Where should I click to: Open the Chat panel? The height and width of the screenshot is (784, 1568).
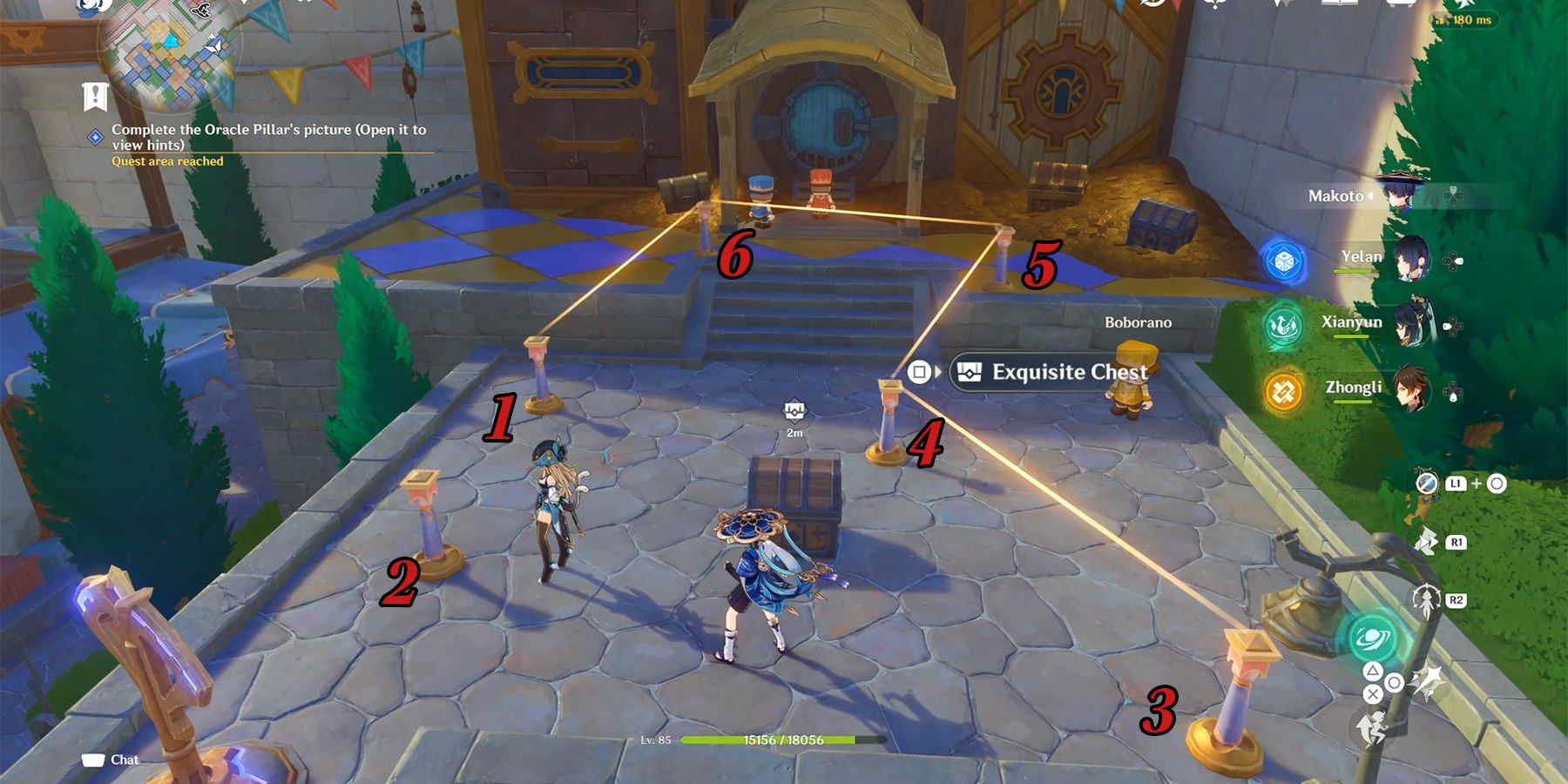(x=114, y=759)
